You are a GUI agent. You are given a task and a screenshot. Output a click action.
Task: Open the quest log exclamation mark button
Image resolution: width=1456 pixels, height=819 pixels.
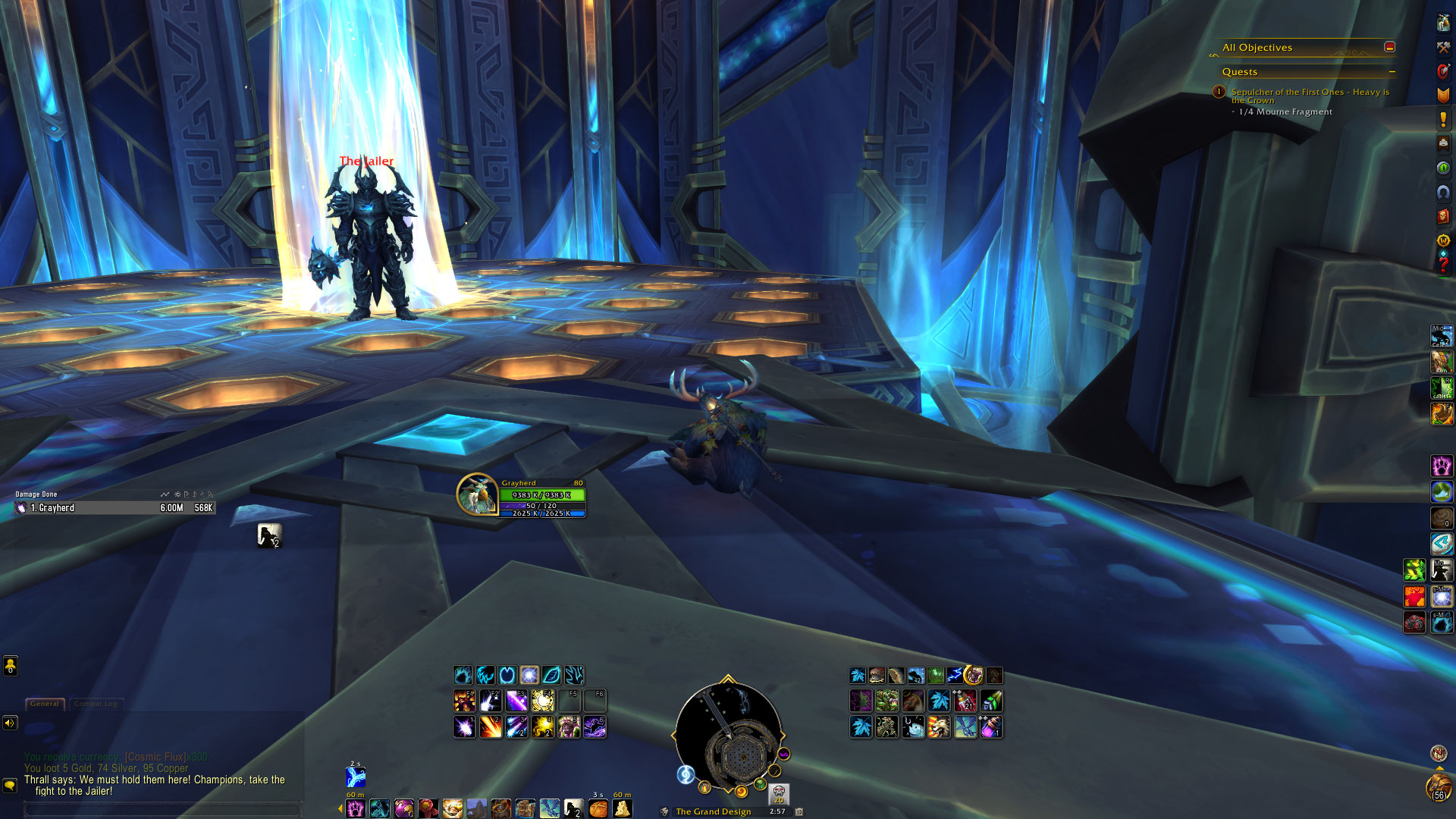pyautogui.click(x=1443, y=119)
